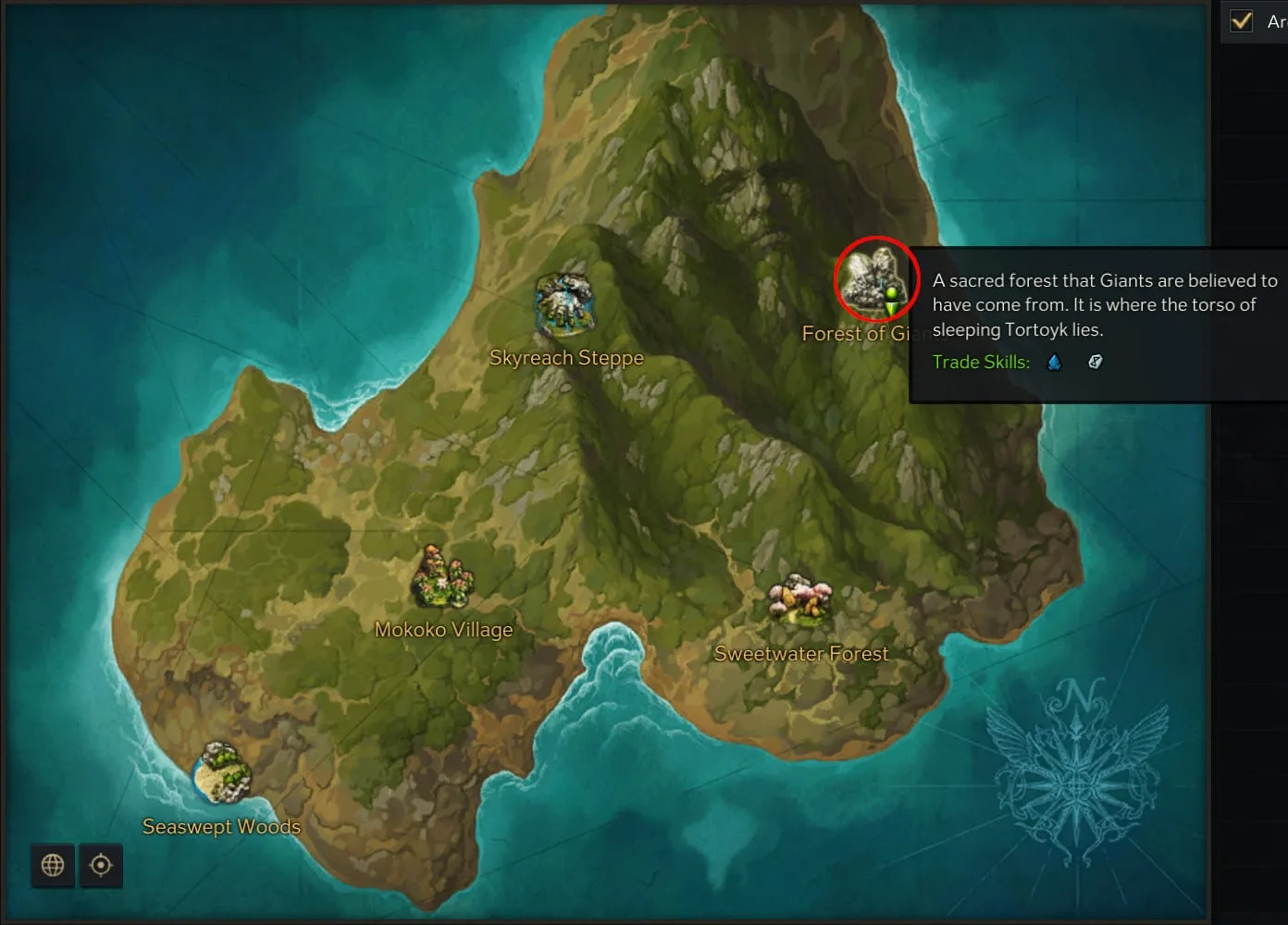
Task: Choose the Mokoko Village location icon
Action: point(442,578)
